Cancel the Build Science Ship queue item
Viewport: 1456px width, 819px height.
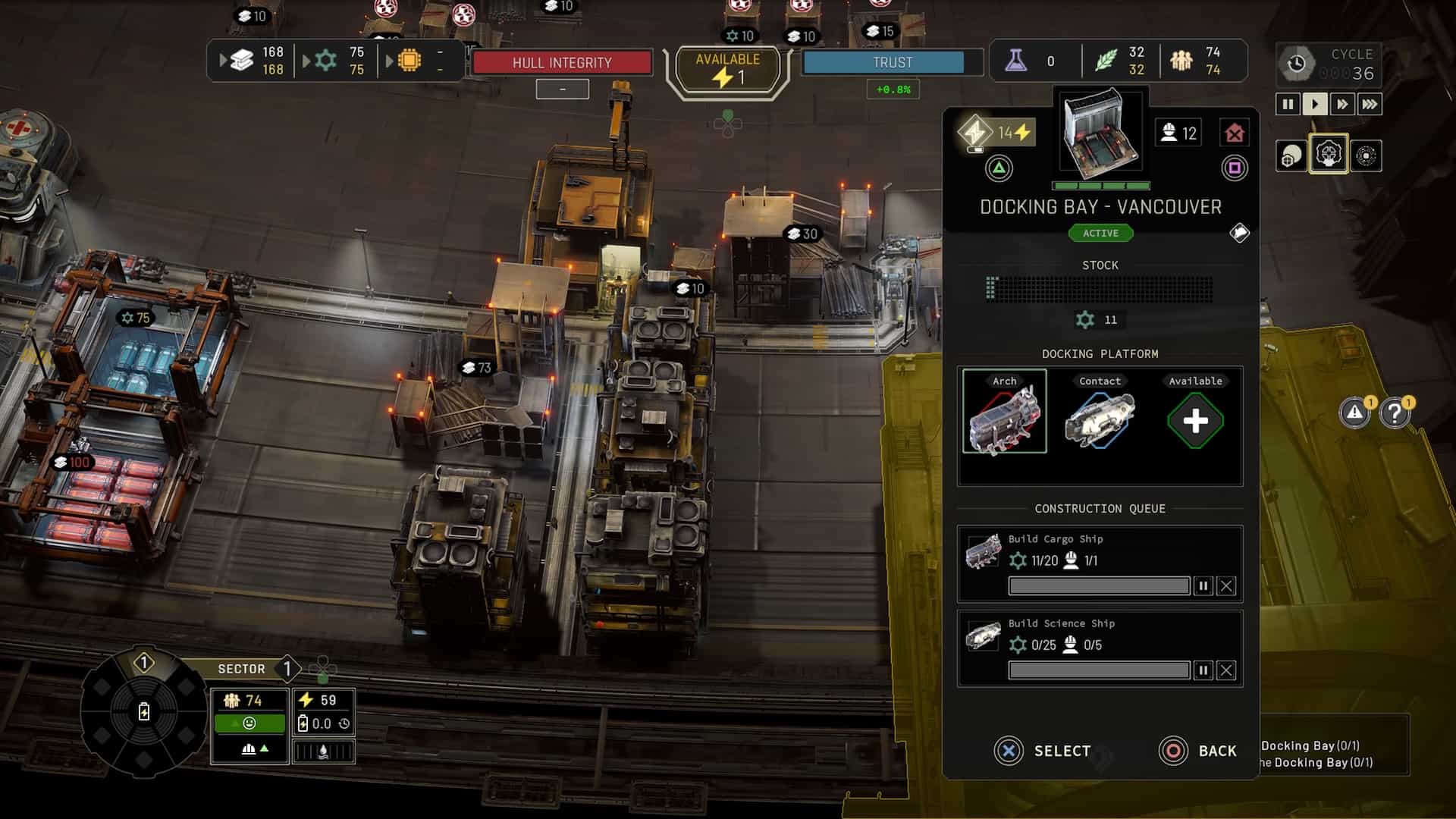tap(1226, 670)
